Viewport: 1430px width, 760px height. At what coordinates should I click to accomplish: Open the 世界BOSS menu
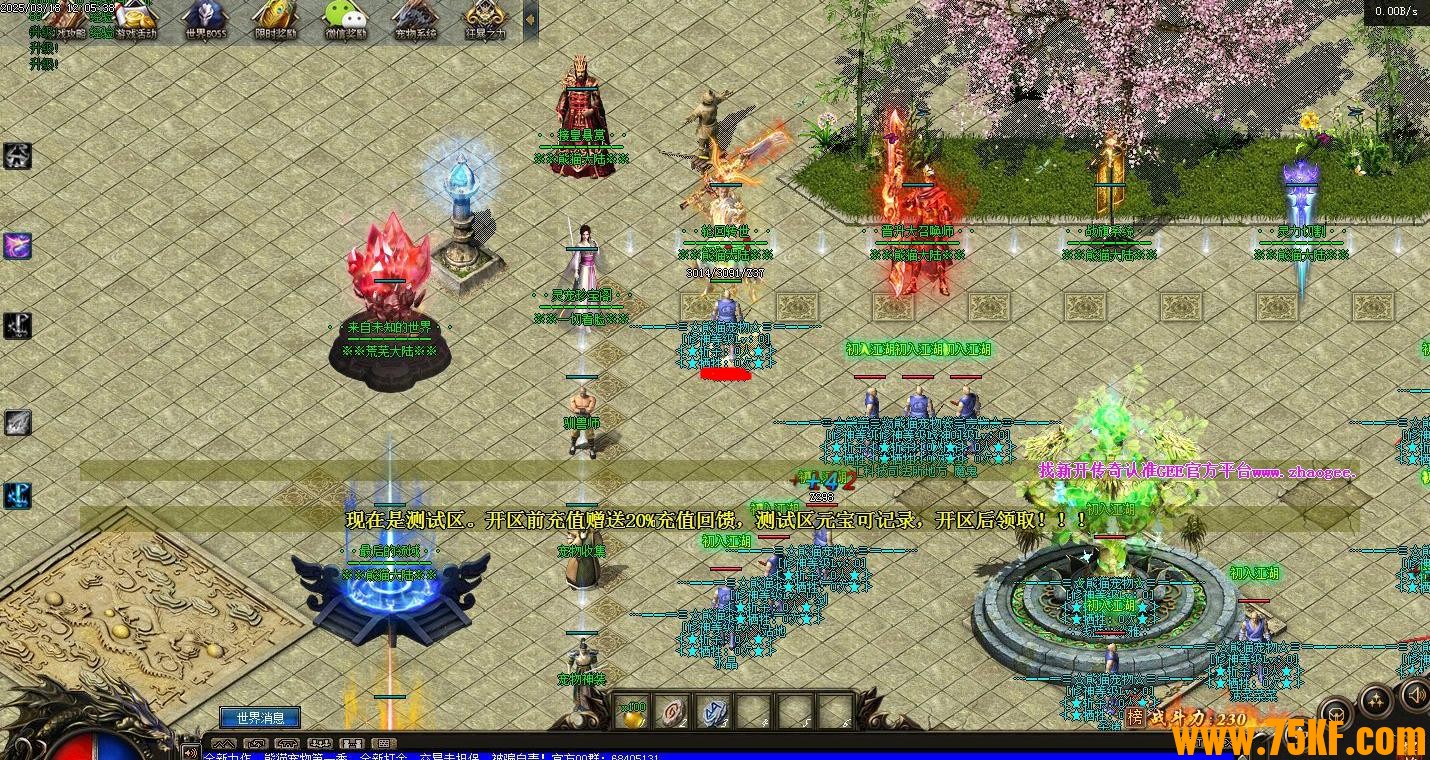tap(205, 19)
